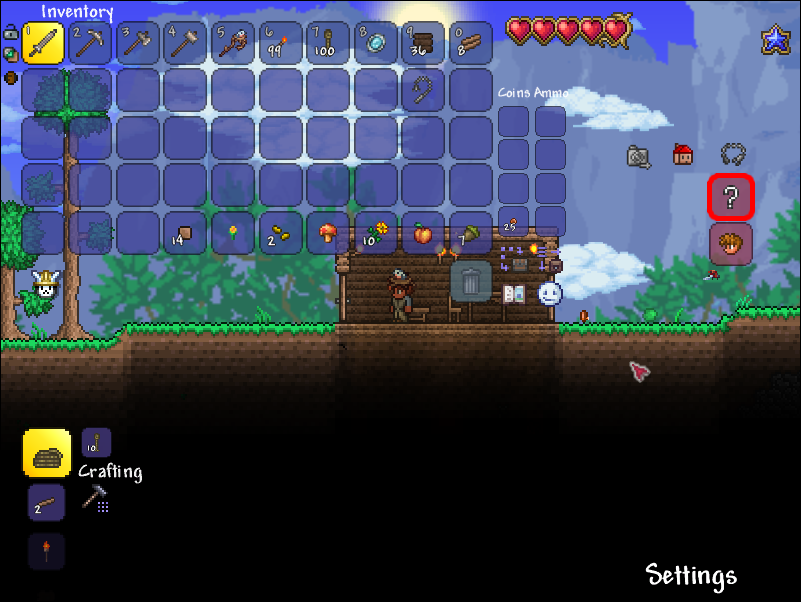801x602 pixels.
Task: Select the acorn stack in inventory
Action: tap(471, 233)
